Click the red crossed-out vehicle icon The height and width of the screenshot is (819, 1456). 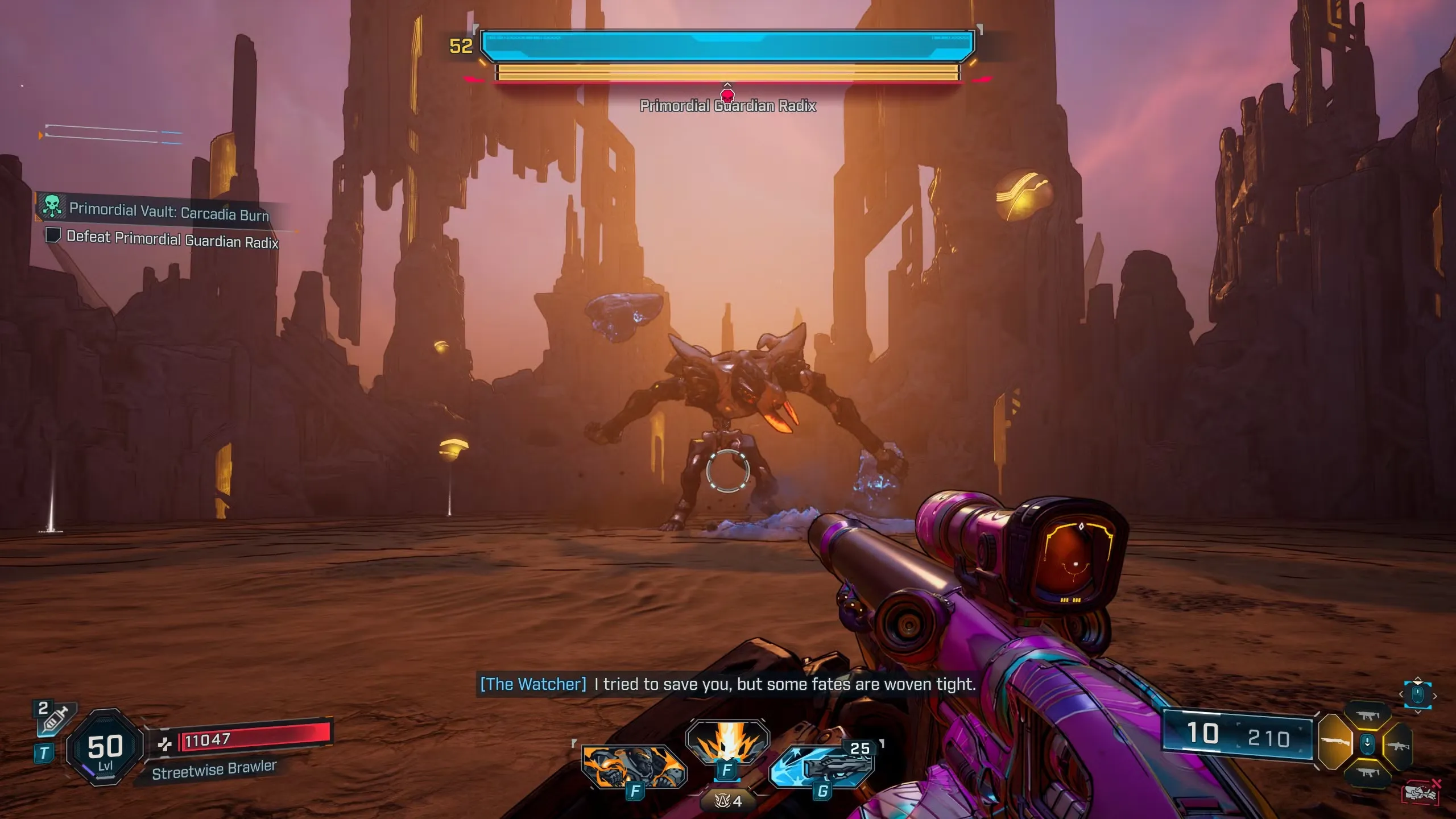[x=1420, y=792]
